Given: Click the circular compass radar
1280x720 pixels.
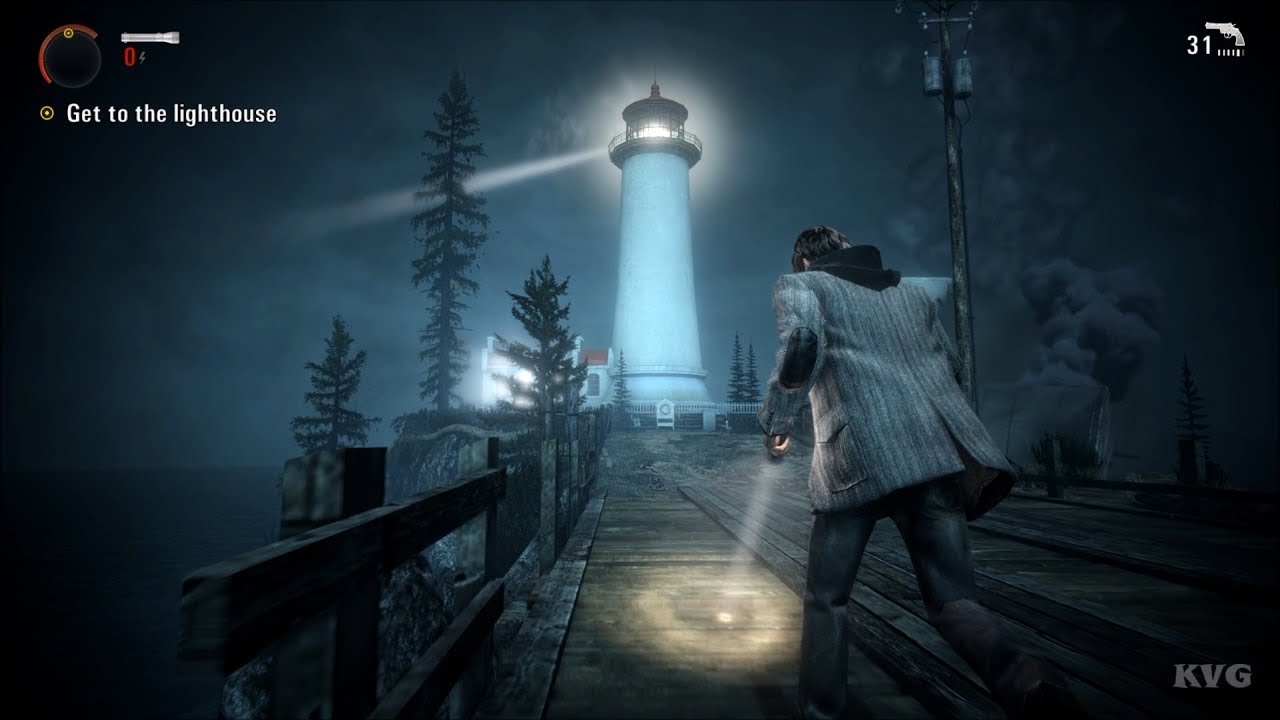Looking at the screenshot, I should point(69,56).
